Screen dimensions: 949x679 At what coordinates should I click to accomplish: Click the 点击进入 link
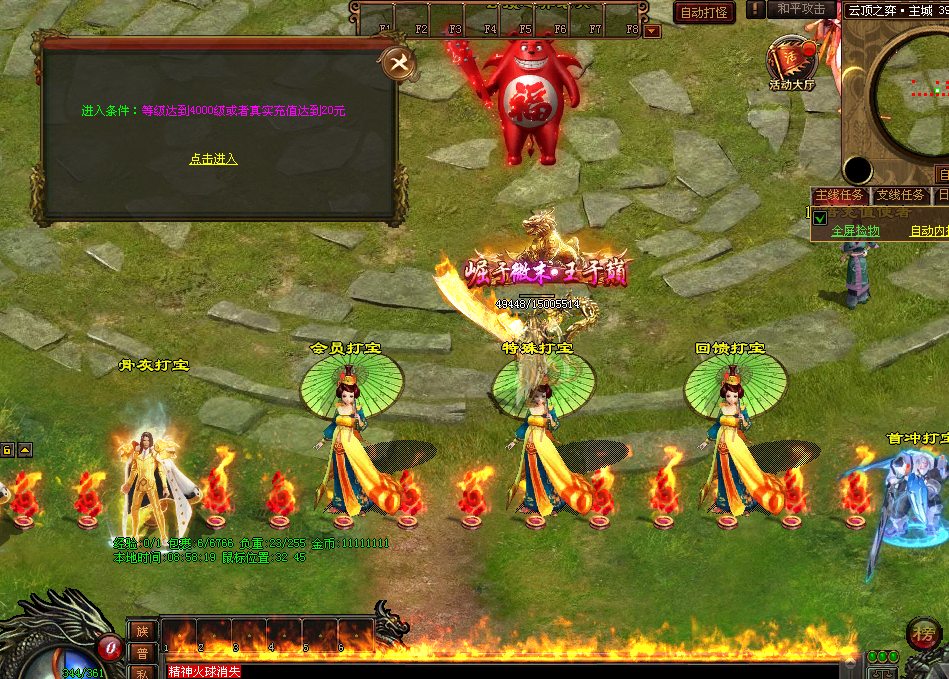213,159
